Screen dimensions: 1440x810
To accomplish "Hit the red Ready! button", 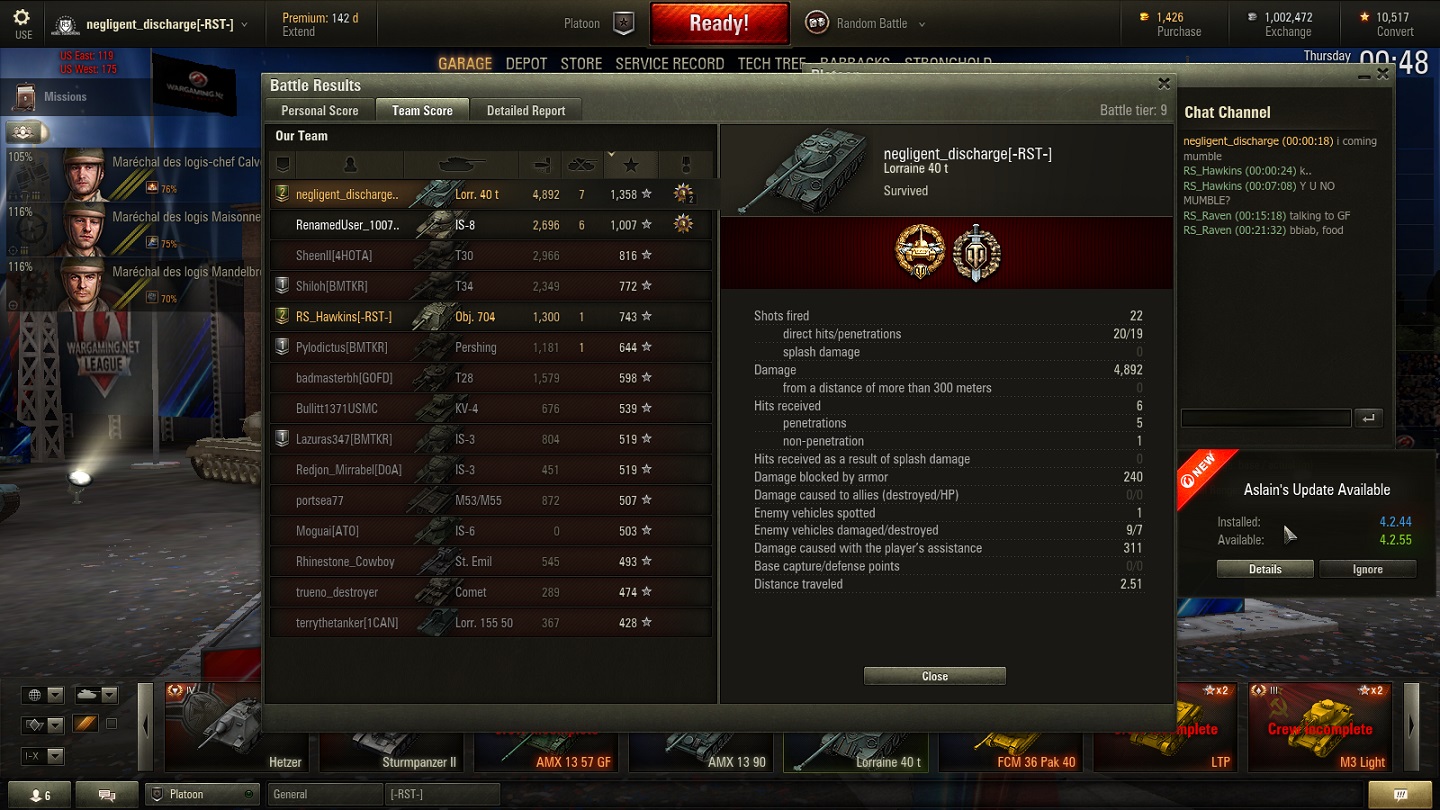I will pyautogui.click(x=719, y=23).
